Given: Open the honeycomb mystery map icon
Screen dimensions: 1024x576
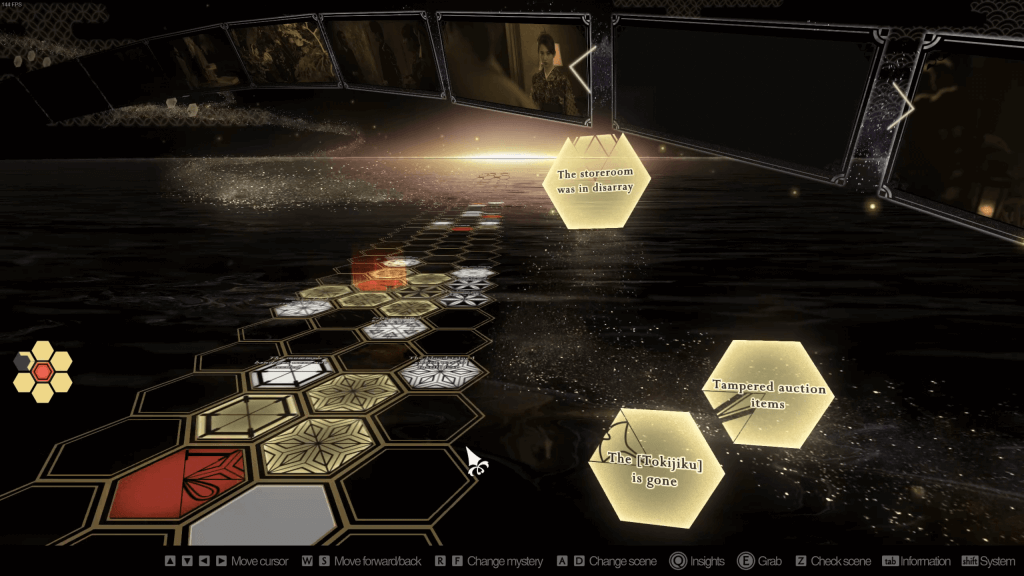Looking at the screenshot, I should point(43,372).
